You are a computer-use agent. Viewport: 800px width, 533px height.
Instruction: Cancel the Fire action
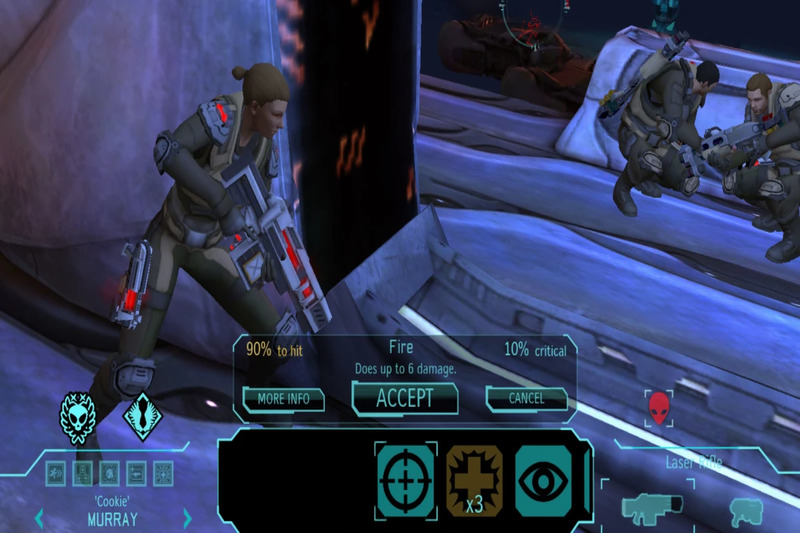point(526,398)
